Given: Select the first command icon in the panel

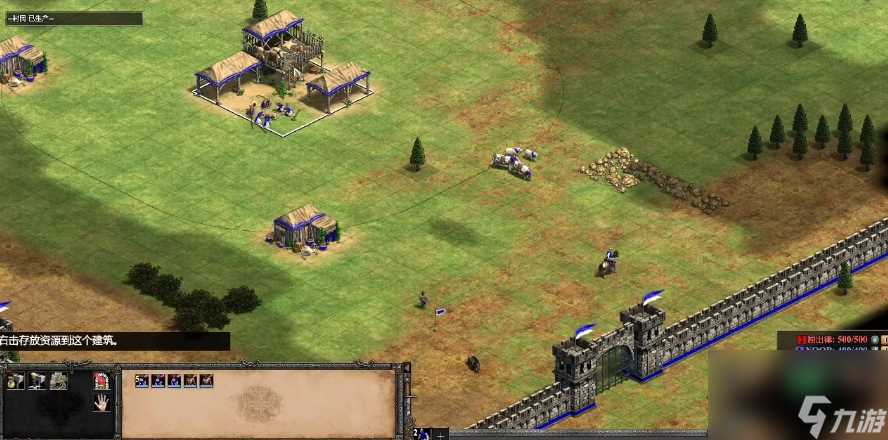Looking at the screenshot, I should (15, 380).
